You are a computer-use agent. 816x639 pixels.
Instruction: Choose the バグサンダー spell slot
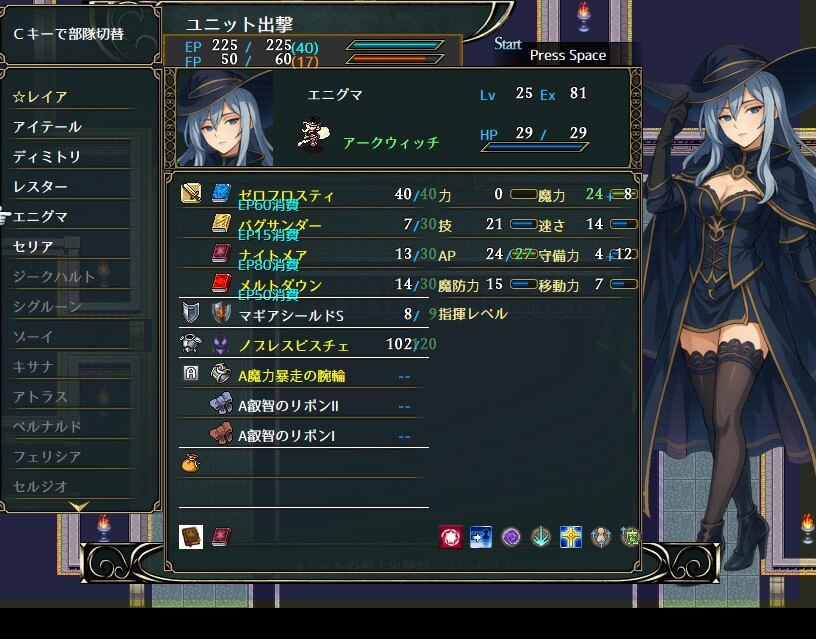tap(280, 225)
